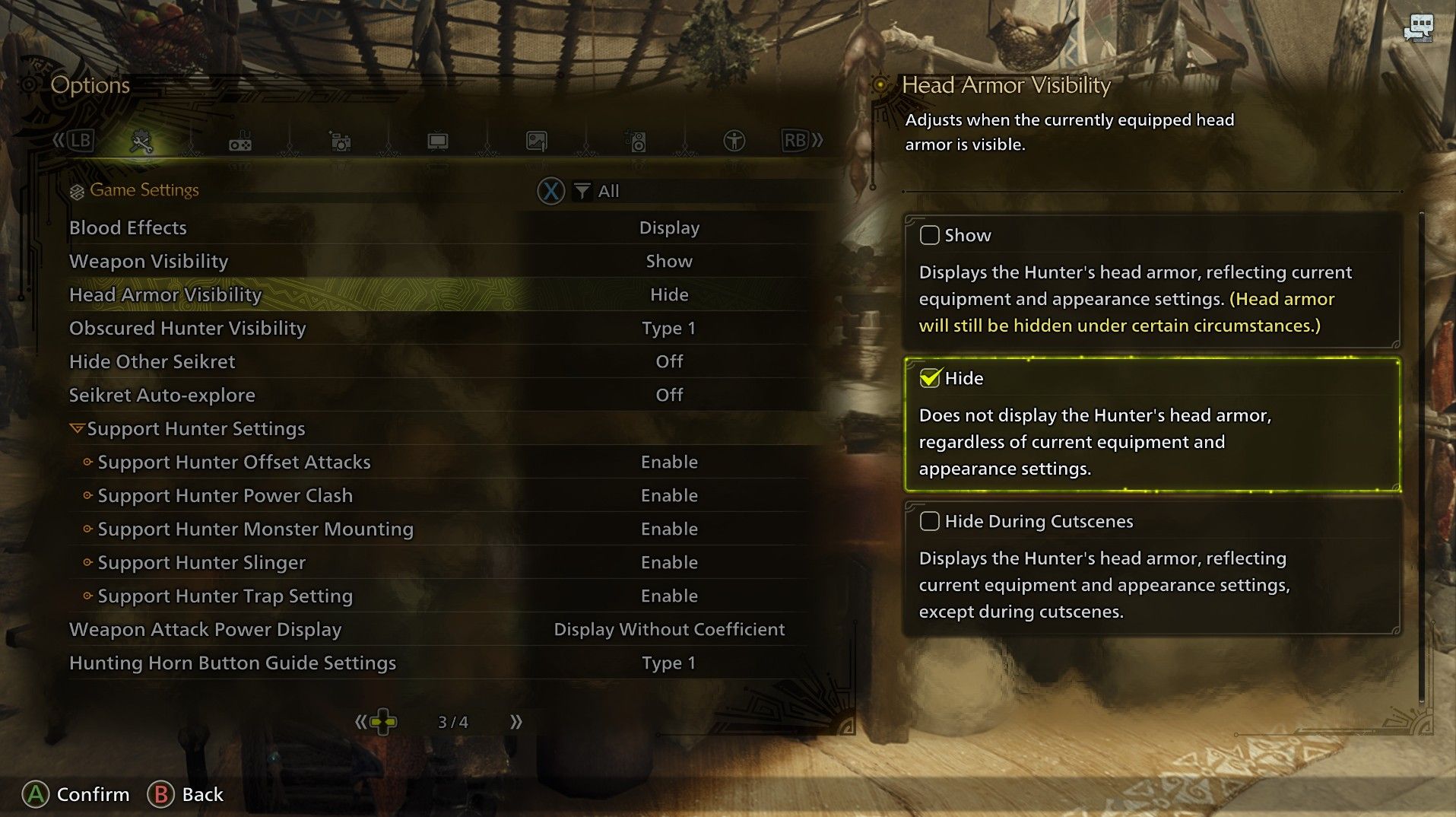Choose the Hide During Cutscenes option
The width and height of the screenshot is (1456, 817).
coord(929,521)
